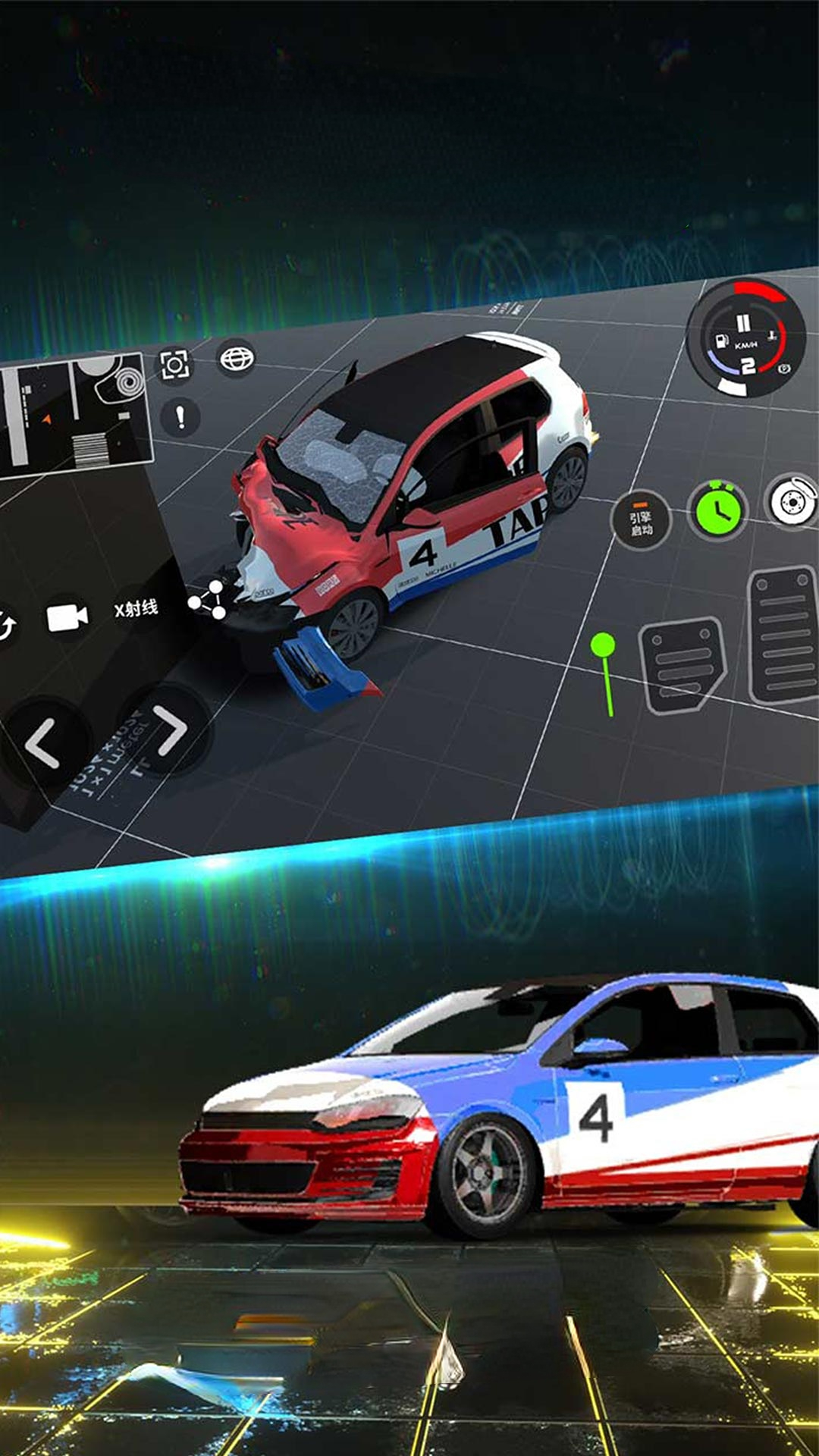Step on the tall accelerator pedal

pos(784,635)
